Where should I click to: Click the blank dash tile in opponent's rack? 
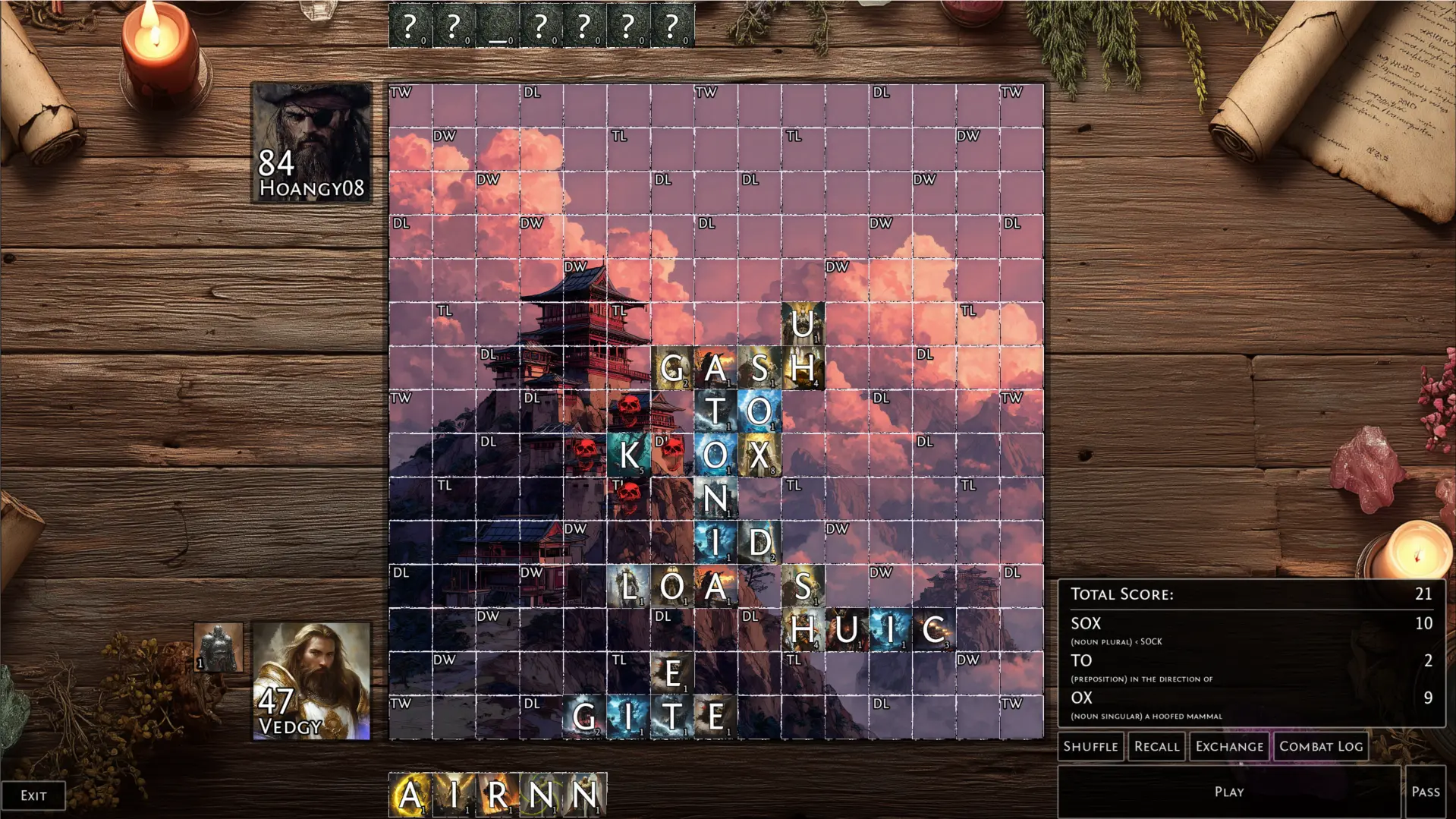pyautogui.click(x=497, y=25)
